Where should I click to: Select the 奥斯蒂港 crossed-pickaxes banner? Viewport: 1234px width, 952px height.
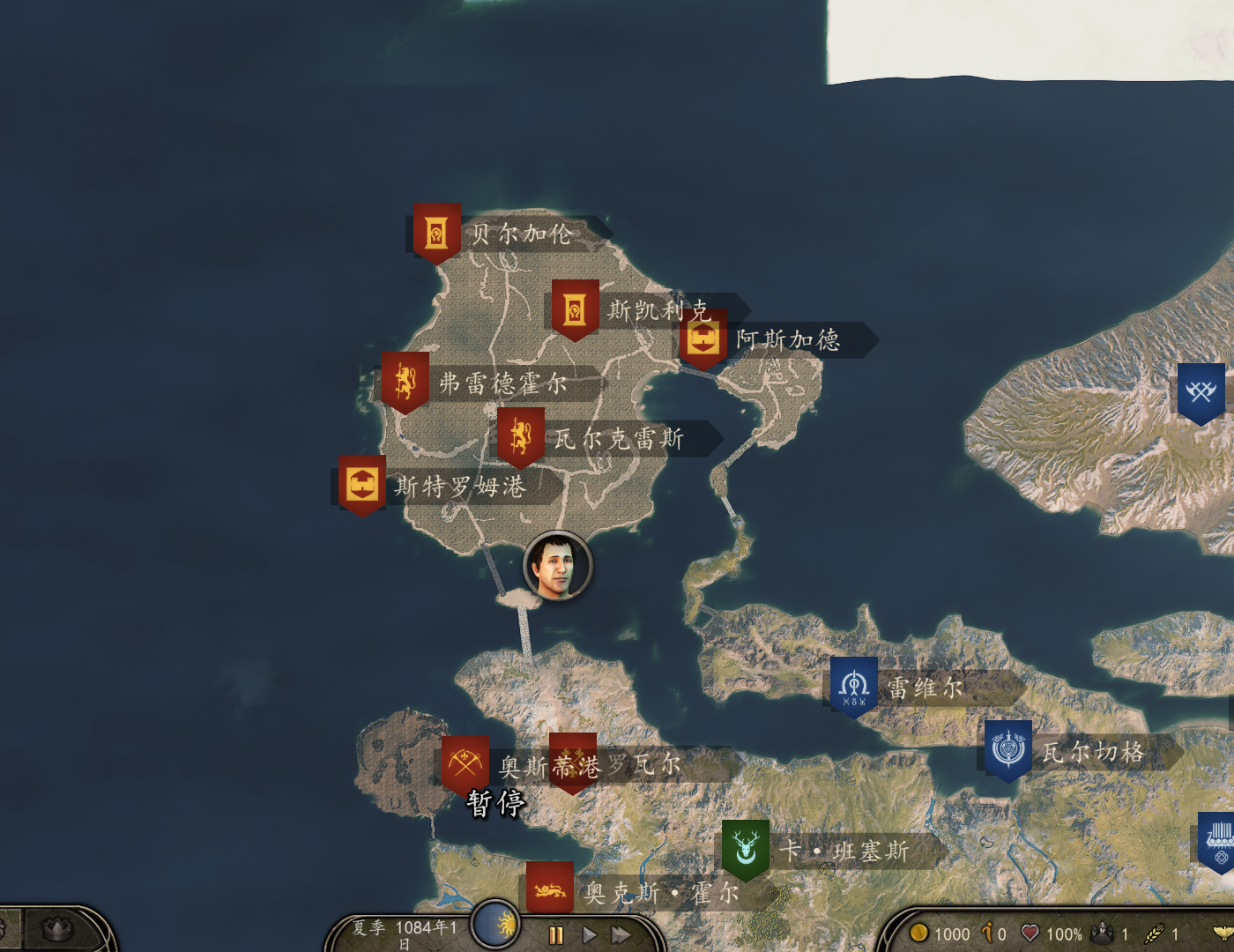465,763
